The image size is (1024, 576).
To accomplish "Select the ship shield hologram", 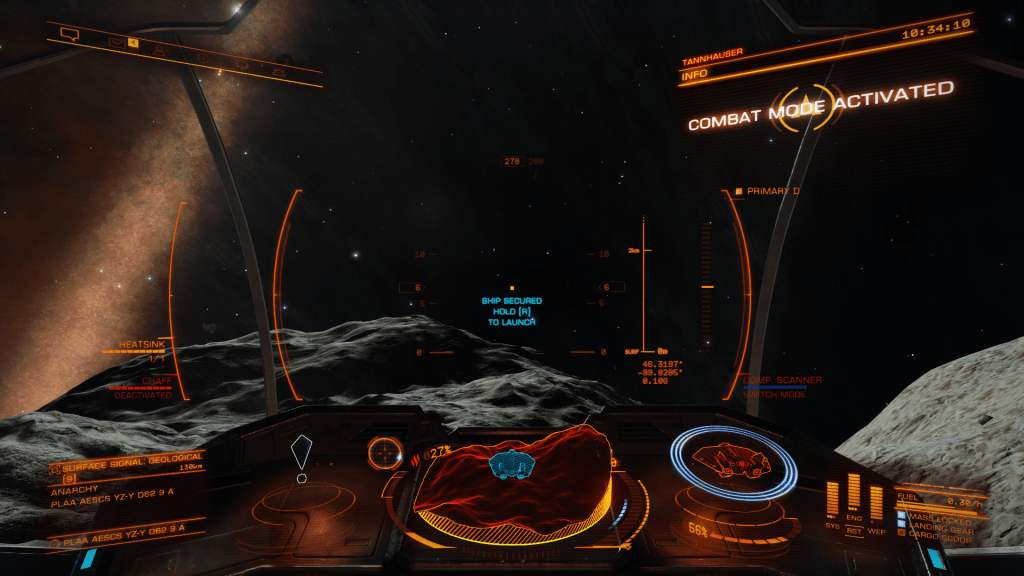I will tap(732, 463).
